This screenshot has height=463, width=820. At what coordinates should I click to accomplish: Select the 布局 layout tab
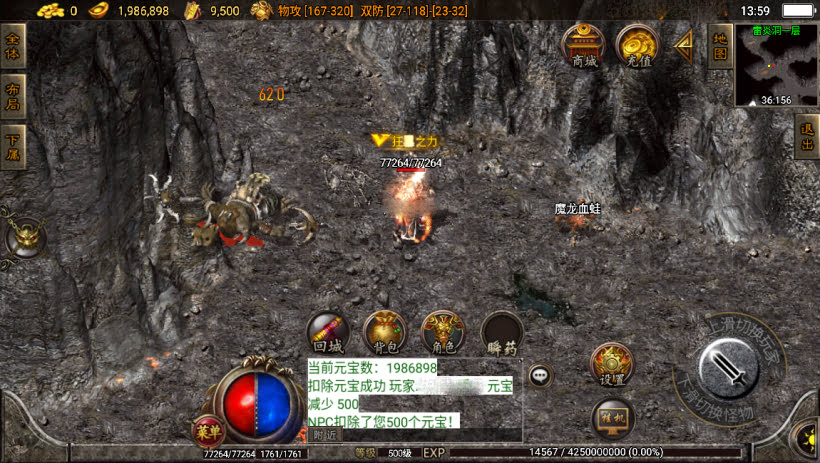[13, 97]
